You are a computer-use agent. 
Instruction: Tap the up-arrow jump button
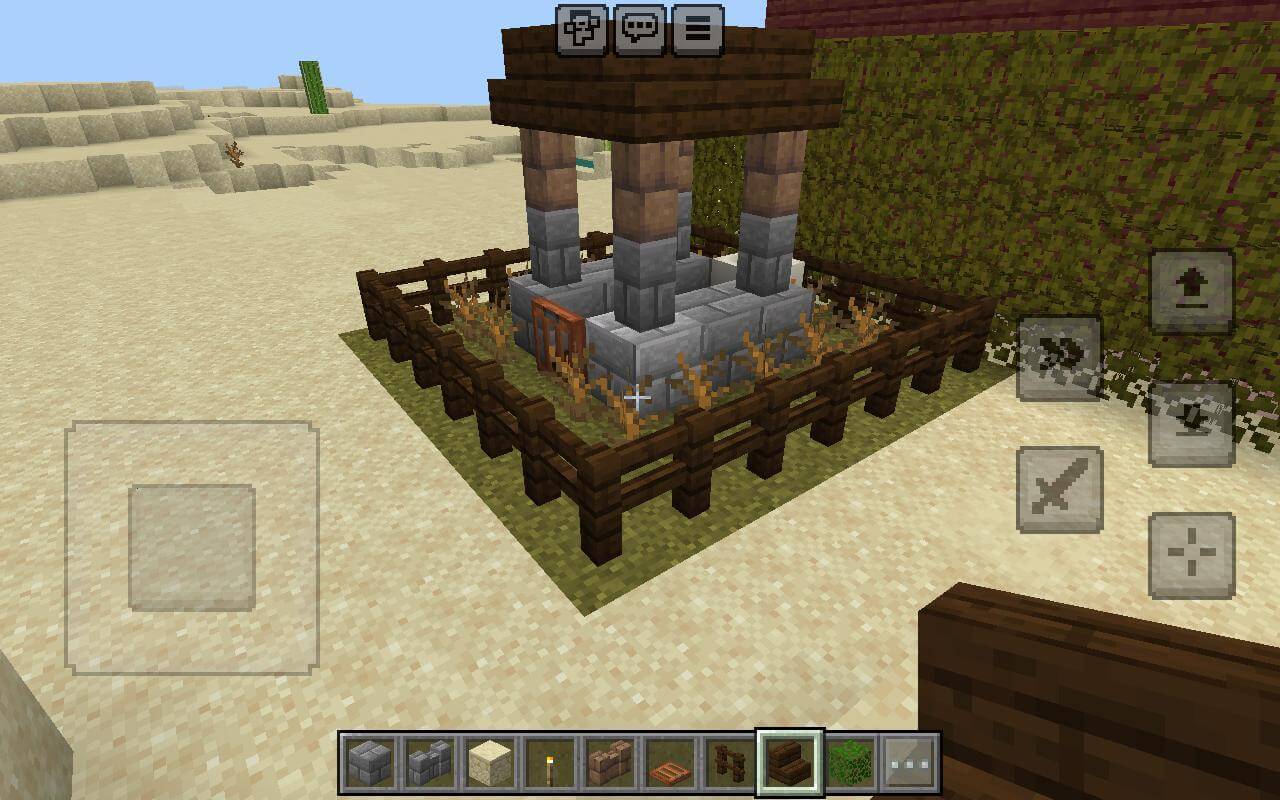[x=1192, y=291]
